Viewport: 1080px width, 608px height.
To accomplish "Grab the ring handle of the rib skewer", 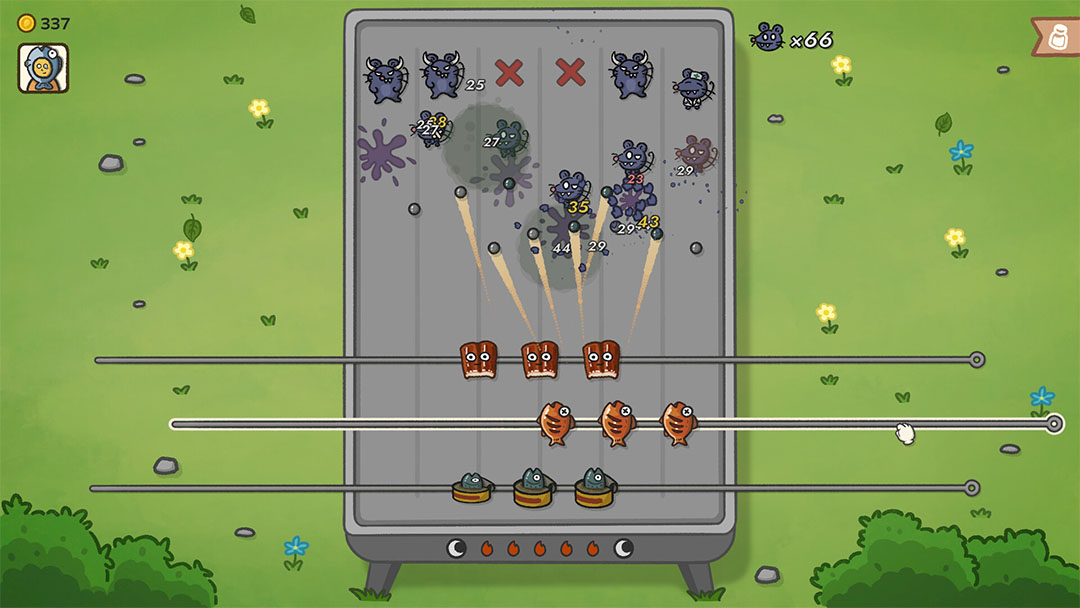I will [977, 360].
